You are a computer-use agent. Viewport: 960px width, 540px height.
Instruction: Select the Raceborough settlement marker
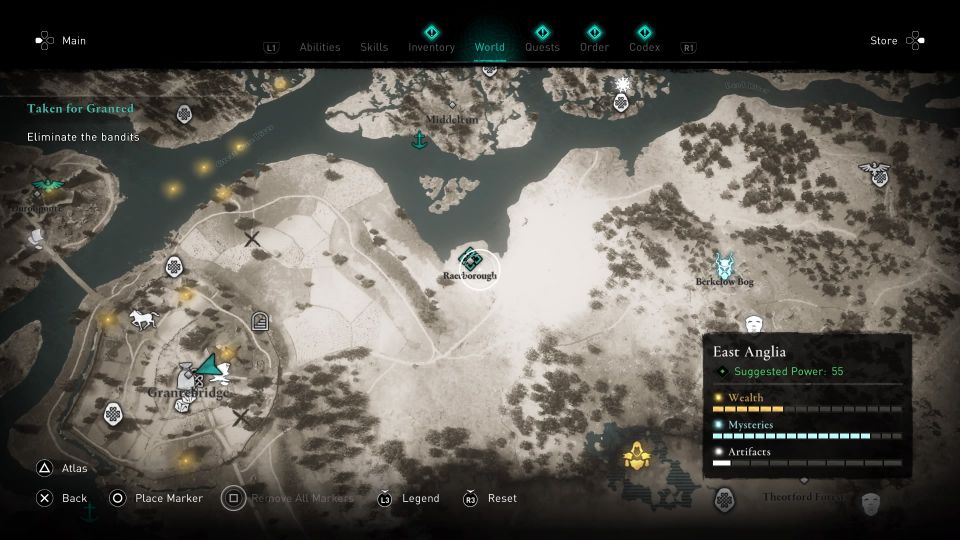tap(471, 260)
